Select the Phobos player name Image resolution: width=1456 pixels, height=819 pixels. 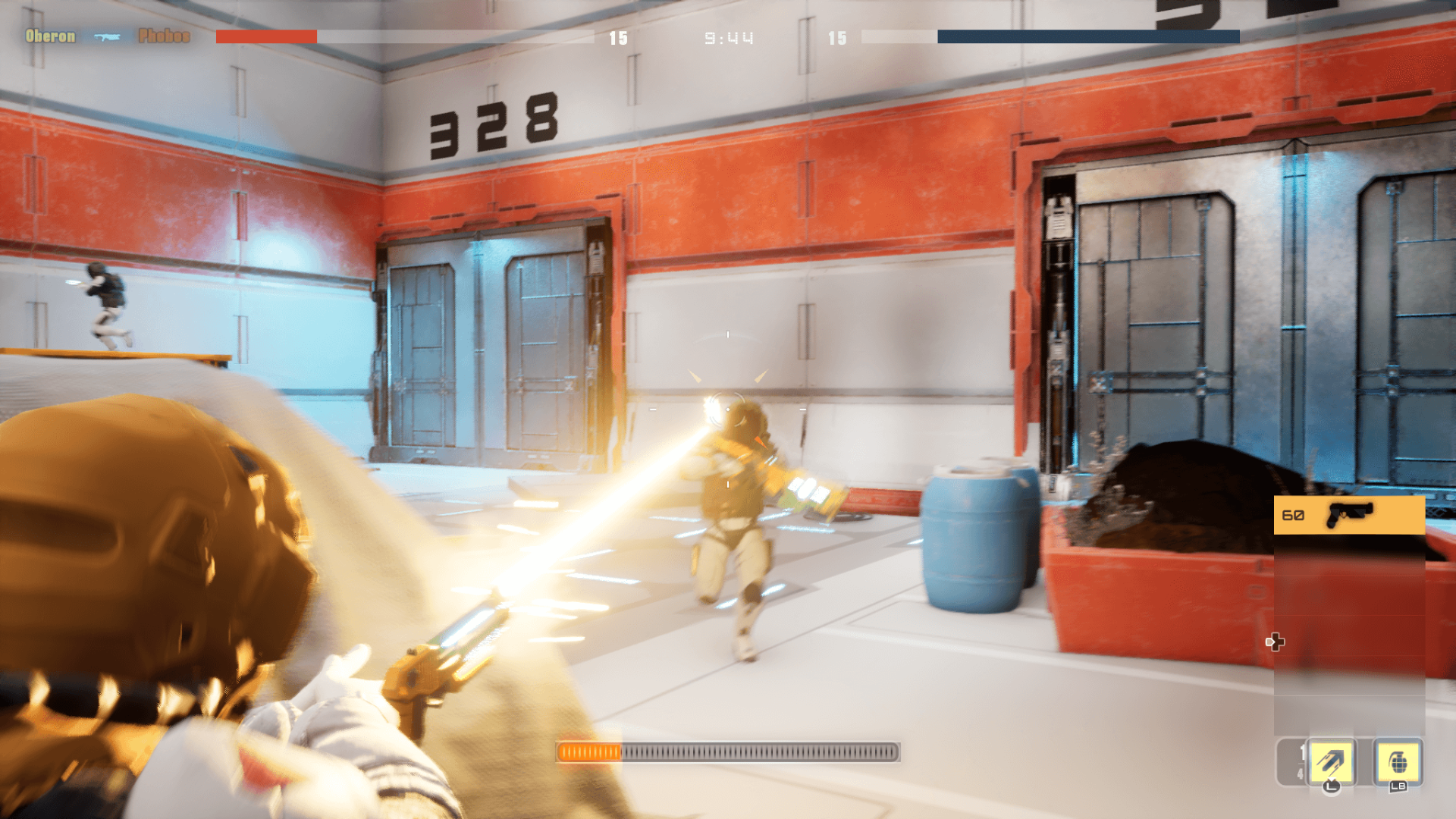coord(164,36)
